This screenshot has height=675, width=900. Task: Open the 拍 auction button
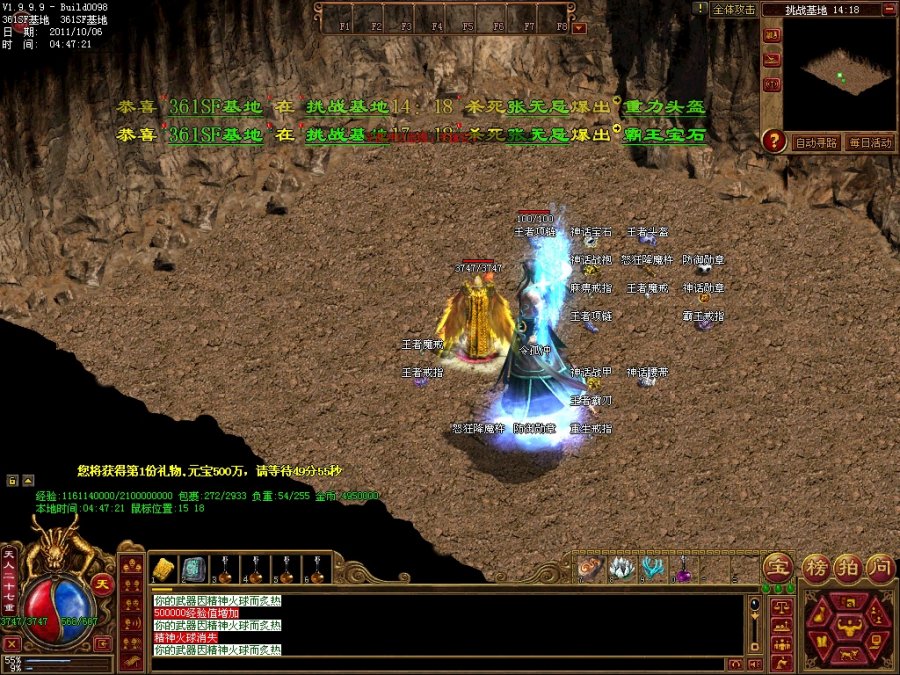(848, 567)
